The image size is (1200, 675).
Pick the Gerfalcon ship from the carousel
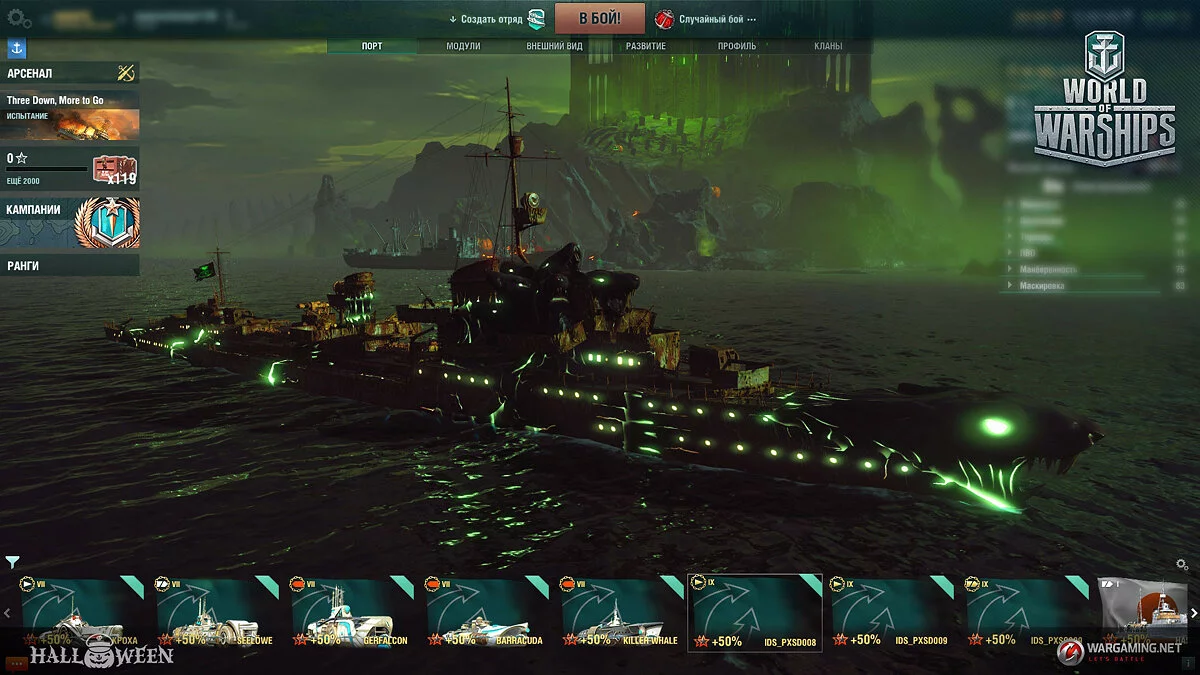tap(351, 613)
